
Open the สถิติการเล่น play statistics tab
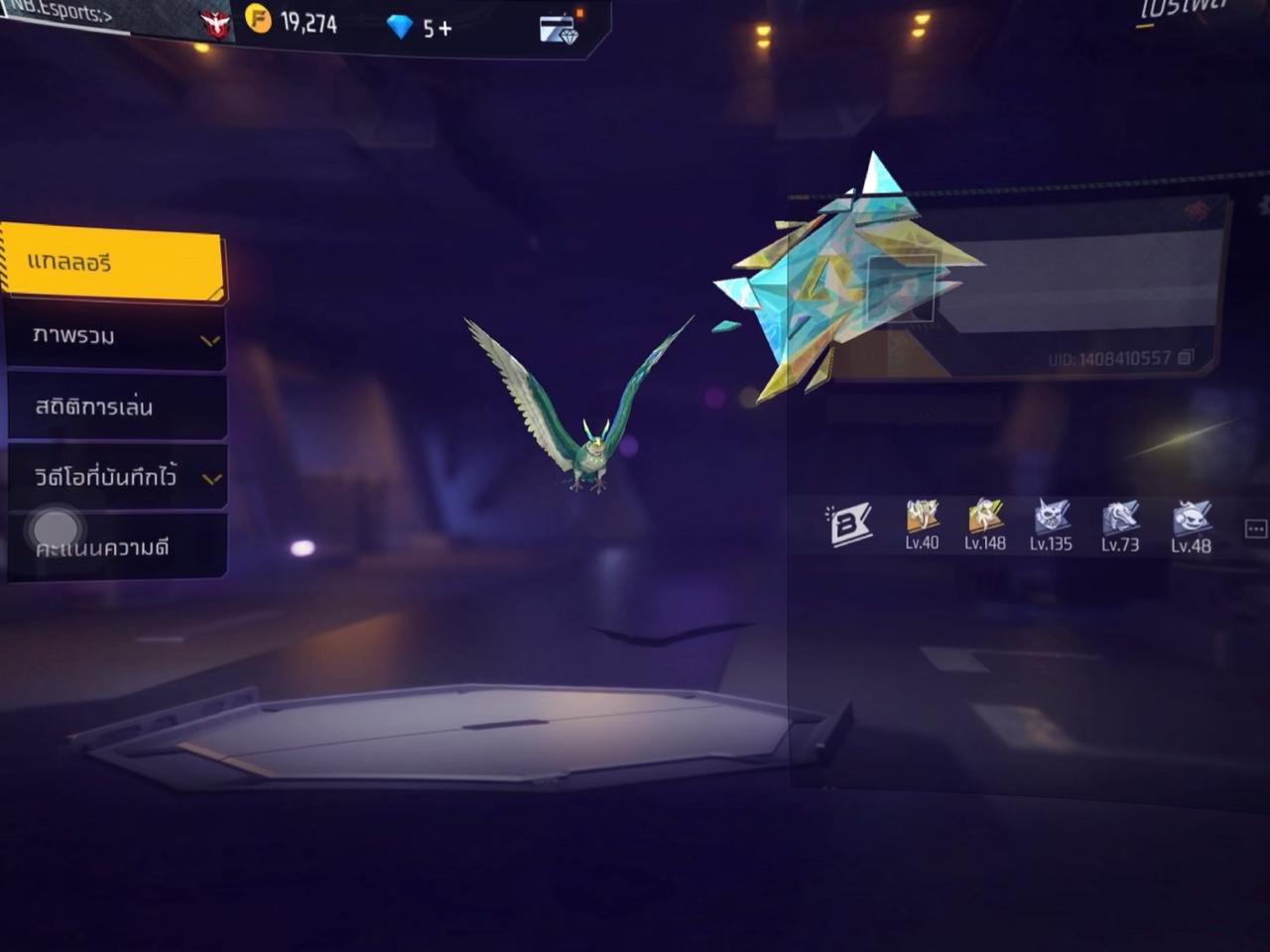pos(115,407)
